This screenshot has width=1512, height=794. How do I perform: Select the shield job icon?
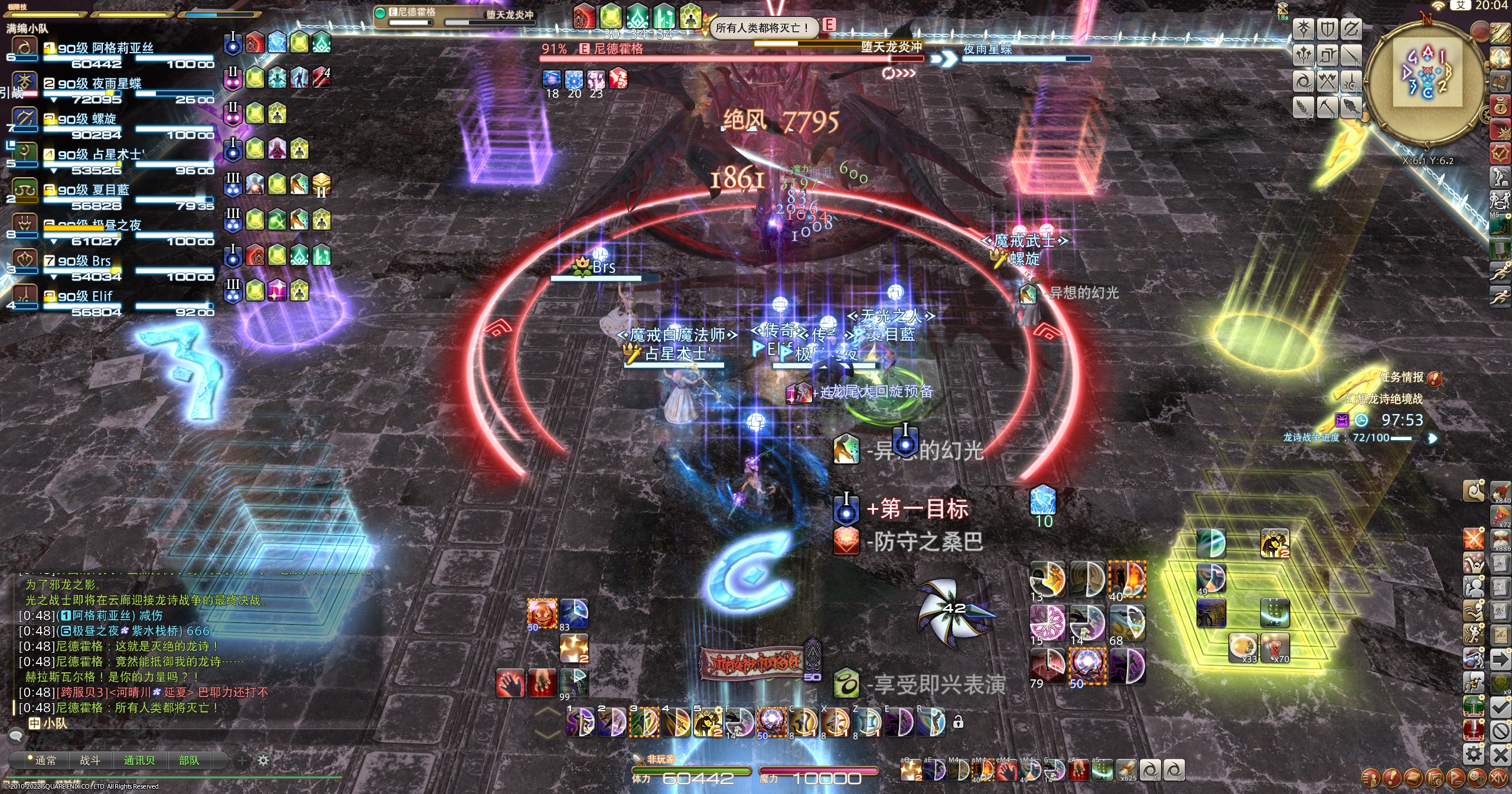[x=1327, y=29]
